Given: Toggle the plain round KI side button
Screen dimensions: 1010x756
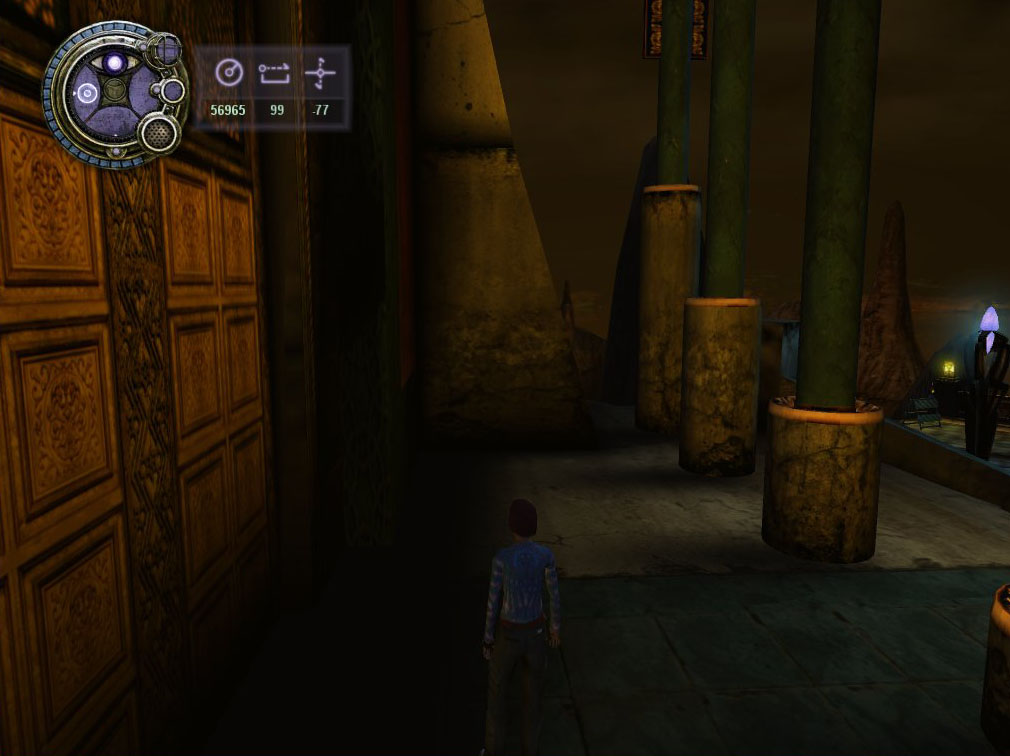Looking at the screenshot, I should pyautogui.click(x=172, y=91).
